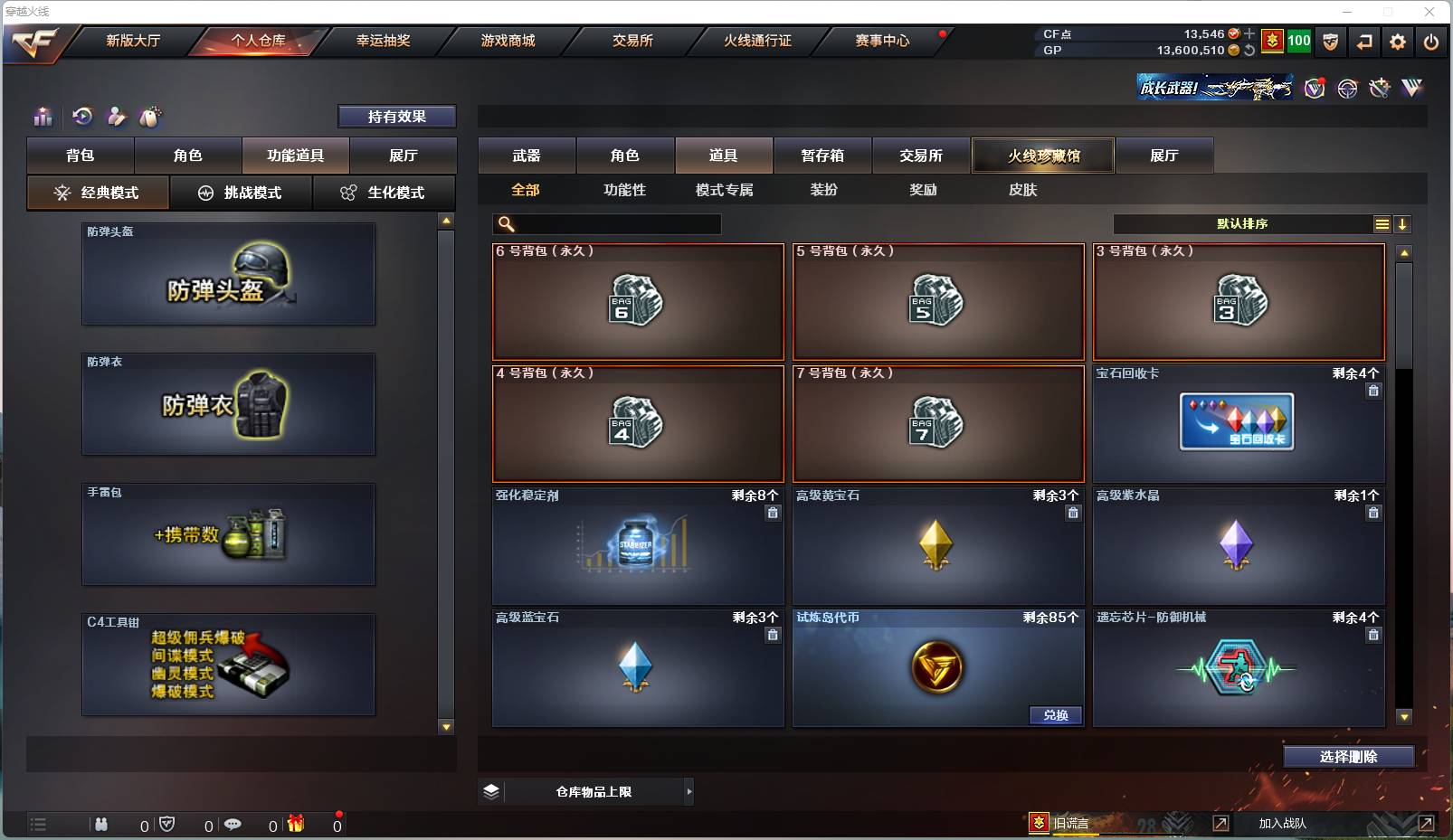
Task: Click the 持有效果 button
Action: pos(397,116)
